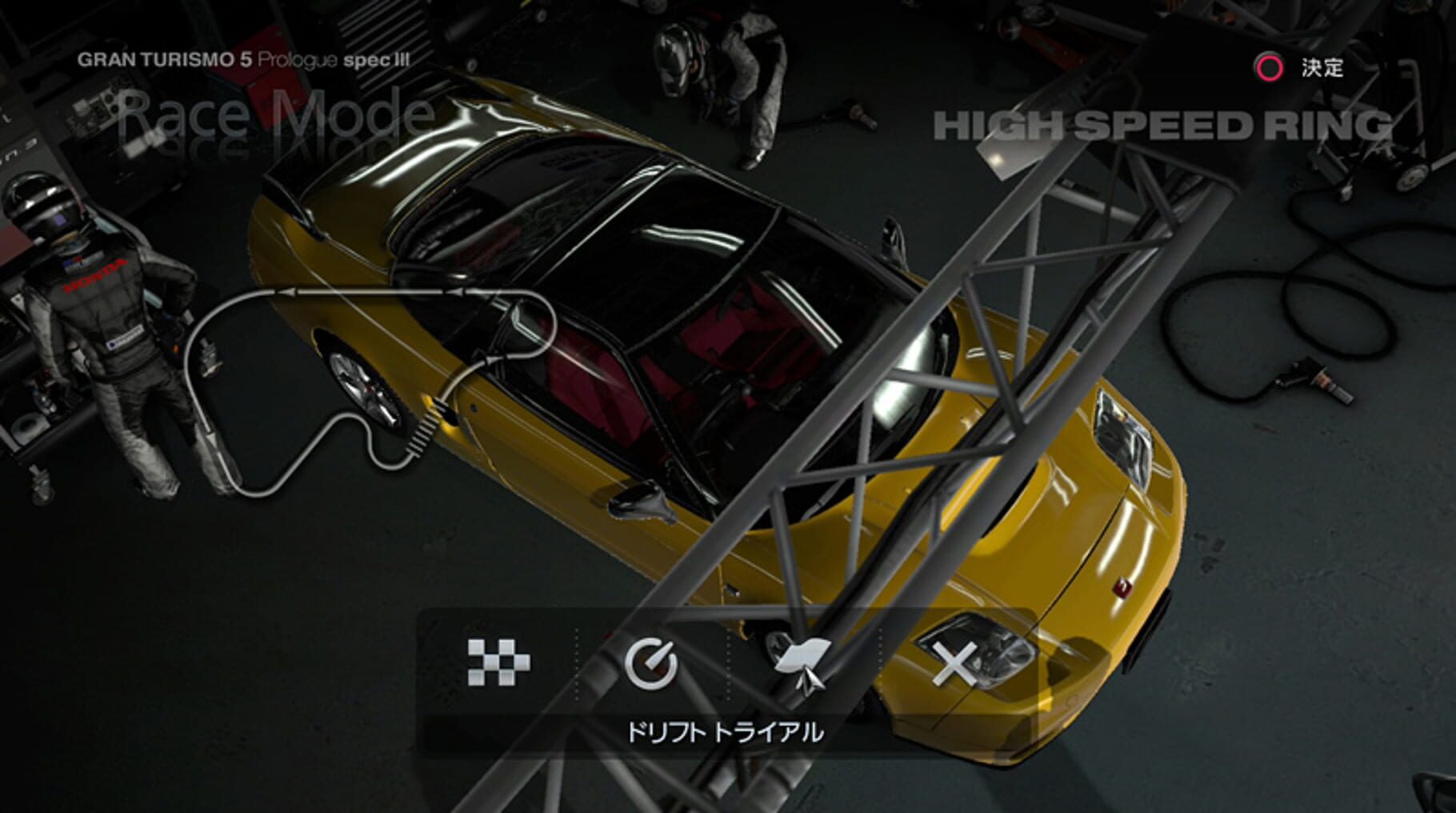Click the GRAN TURISMO 5 Prologue logo link
This screenshot has width=1456, height=813.
pyautogui.click(x=242, y=58)
